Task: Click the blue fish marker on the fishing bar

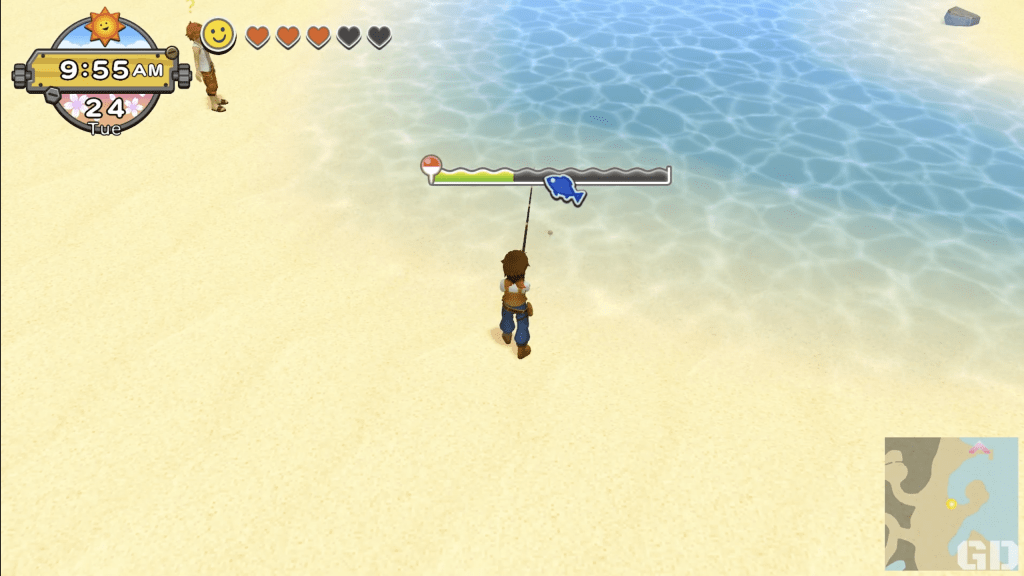Action: pyautogui.click(x=564, y=187)
